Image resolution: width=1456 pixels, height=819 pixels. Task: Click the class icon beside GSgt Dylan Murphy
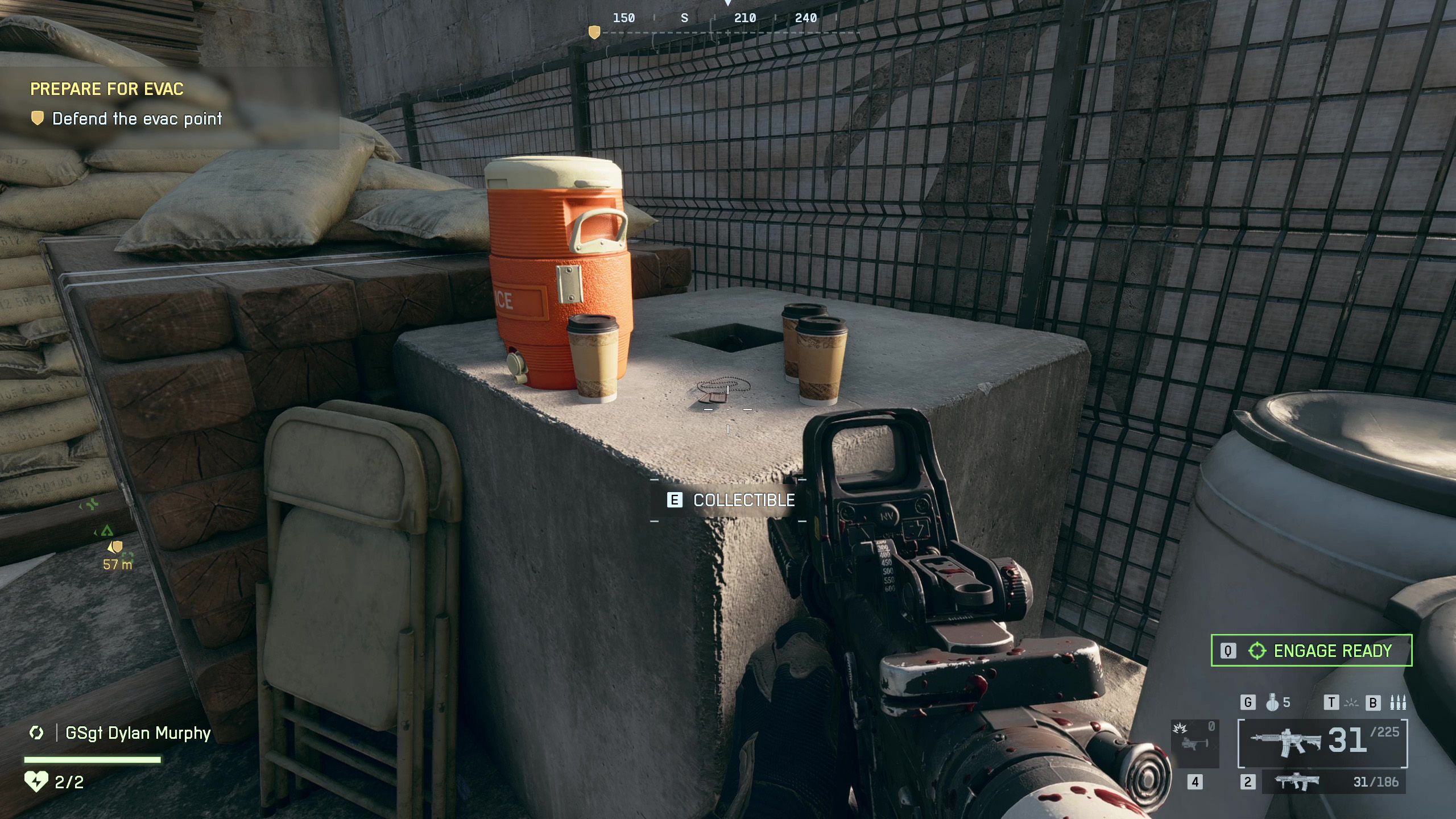(x=36, y=733)
